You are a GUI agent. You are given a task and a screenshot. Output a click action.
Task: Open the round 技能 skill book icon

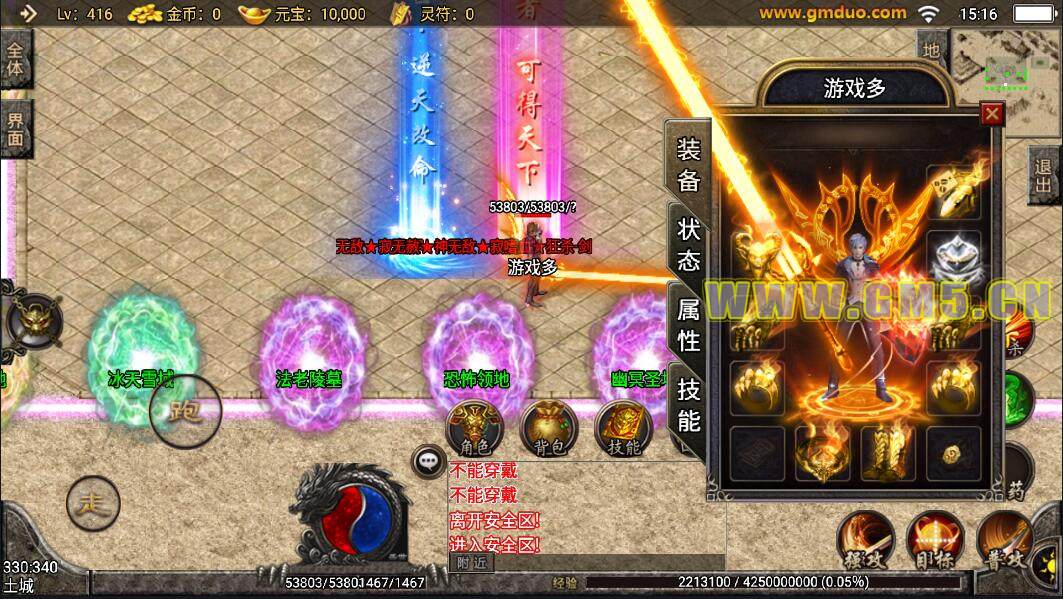coord(623,428)
